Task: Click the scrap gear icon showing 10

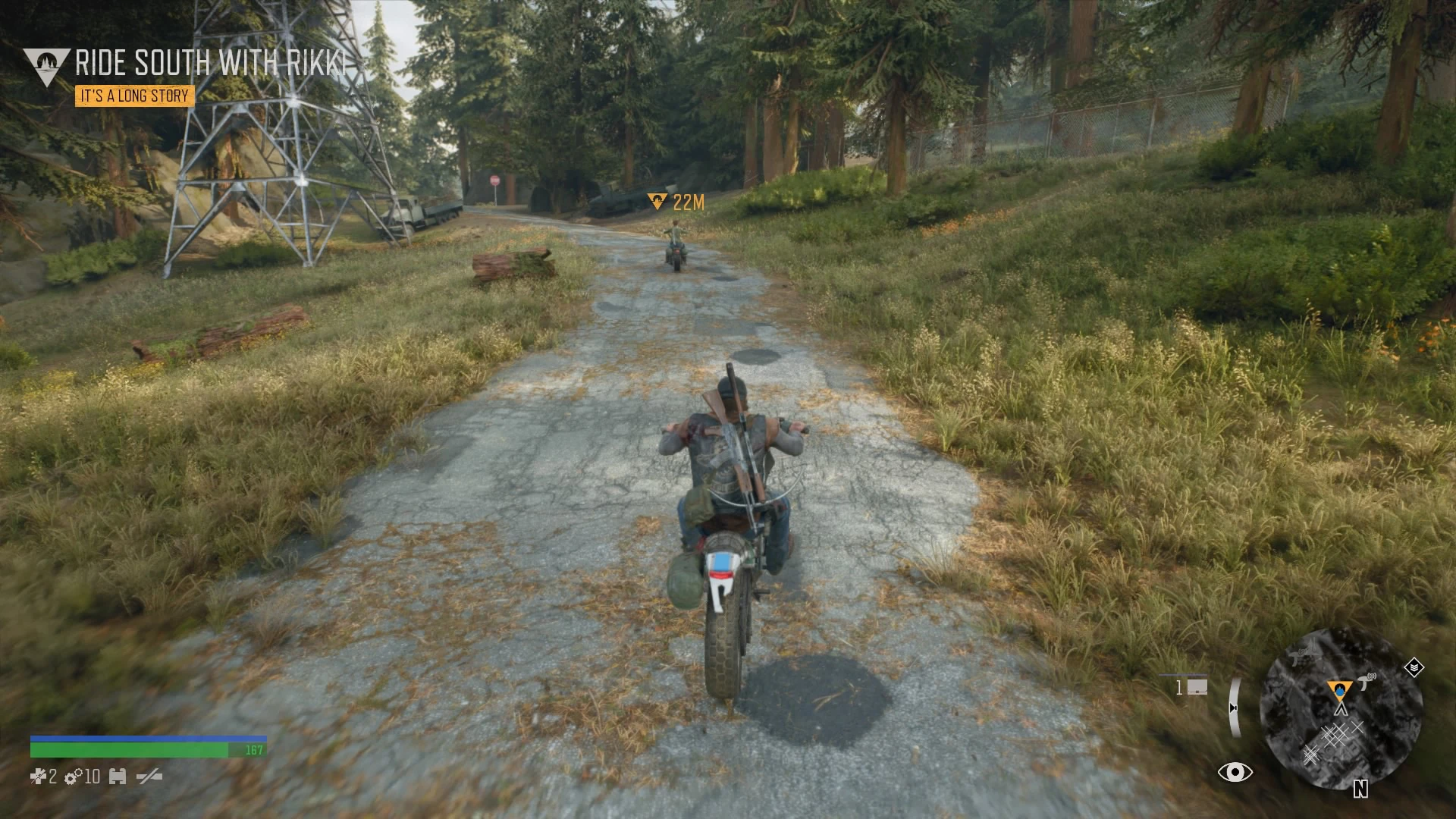Action: (73, 777)
